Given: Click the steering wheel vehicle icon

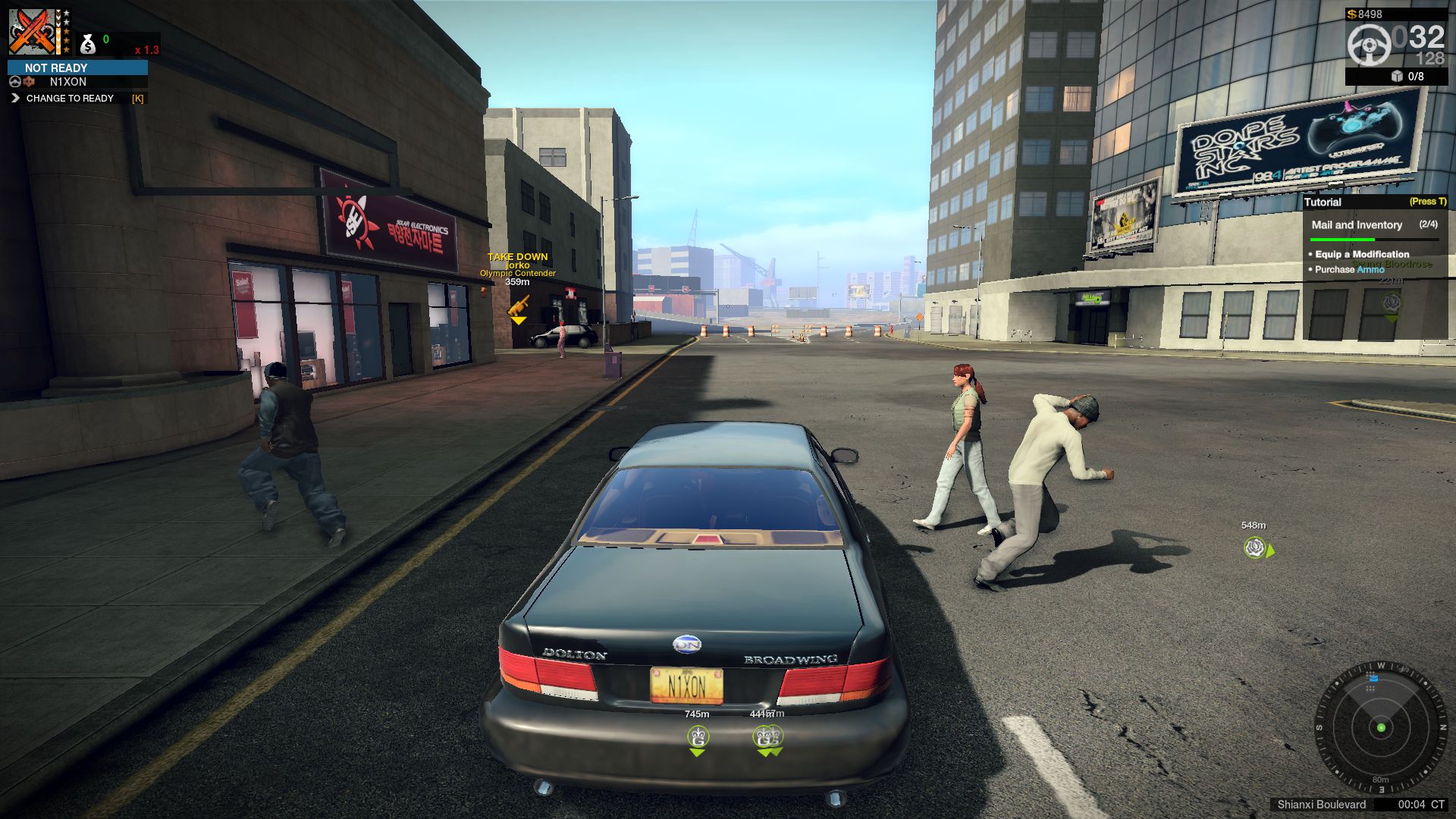Looking at the screenshot, I should [1369, 44].
